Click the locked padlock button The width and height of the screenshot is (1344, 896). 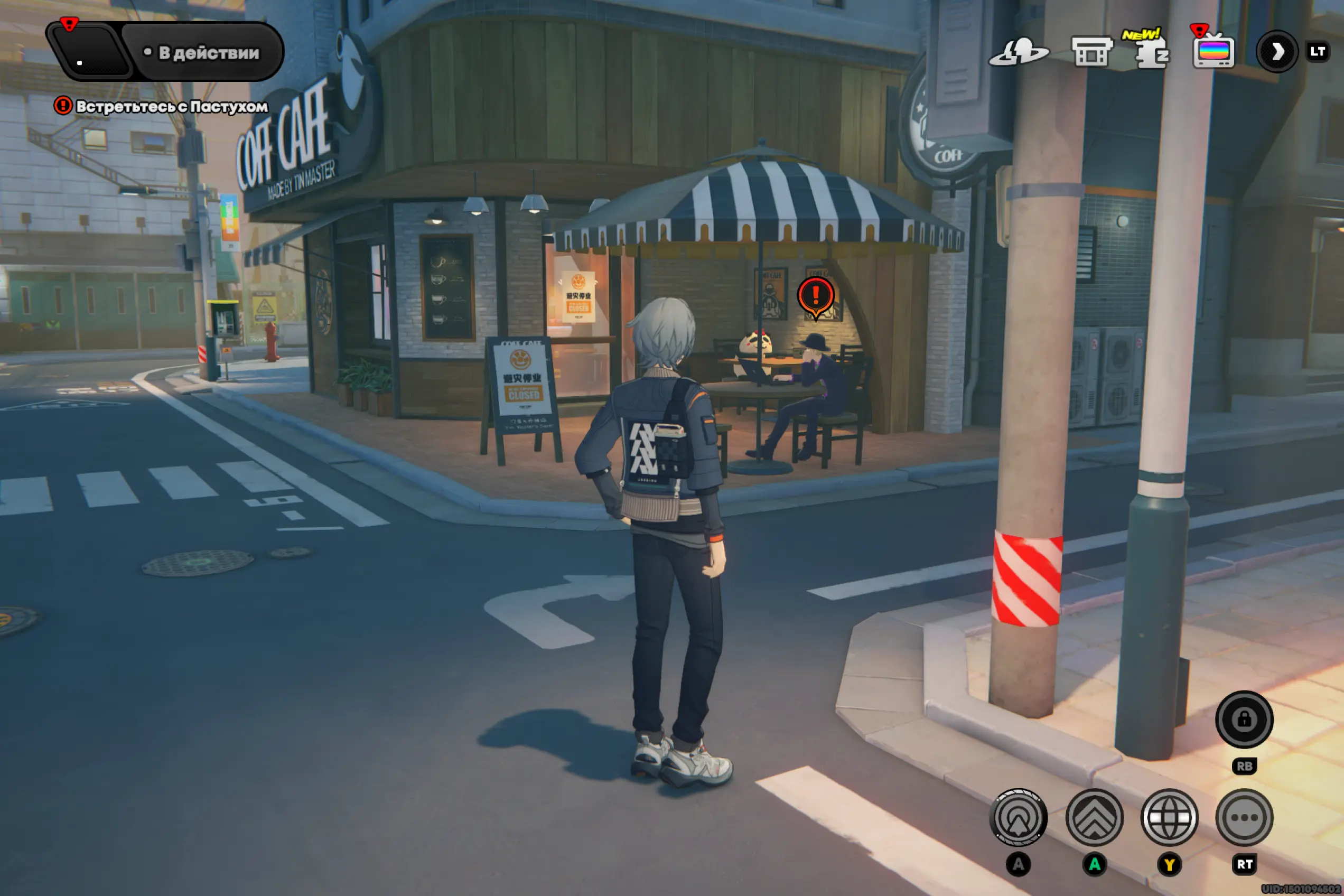click(x=1244, y=720)
